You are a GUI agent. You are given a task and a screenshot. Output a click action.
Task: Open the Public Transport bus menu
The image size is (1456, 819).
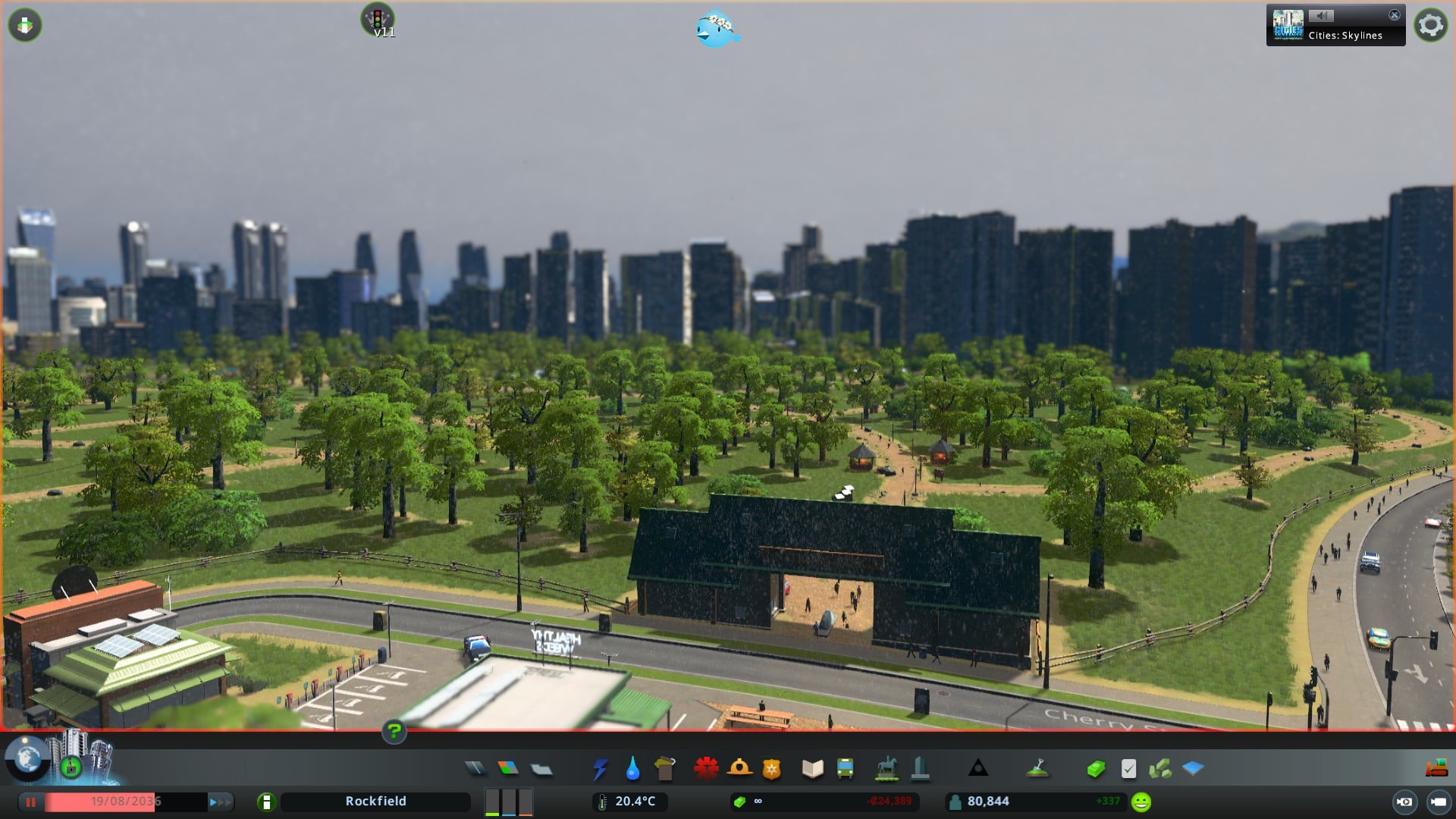pos(845,769)
